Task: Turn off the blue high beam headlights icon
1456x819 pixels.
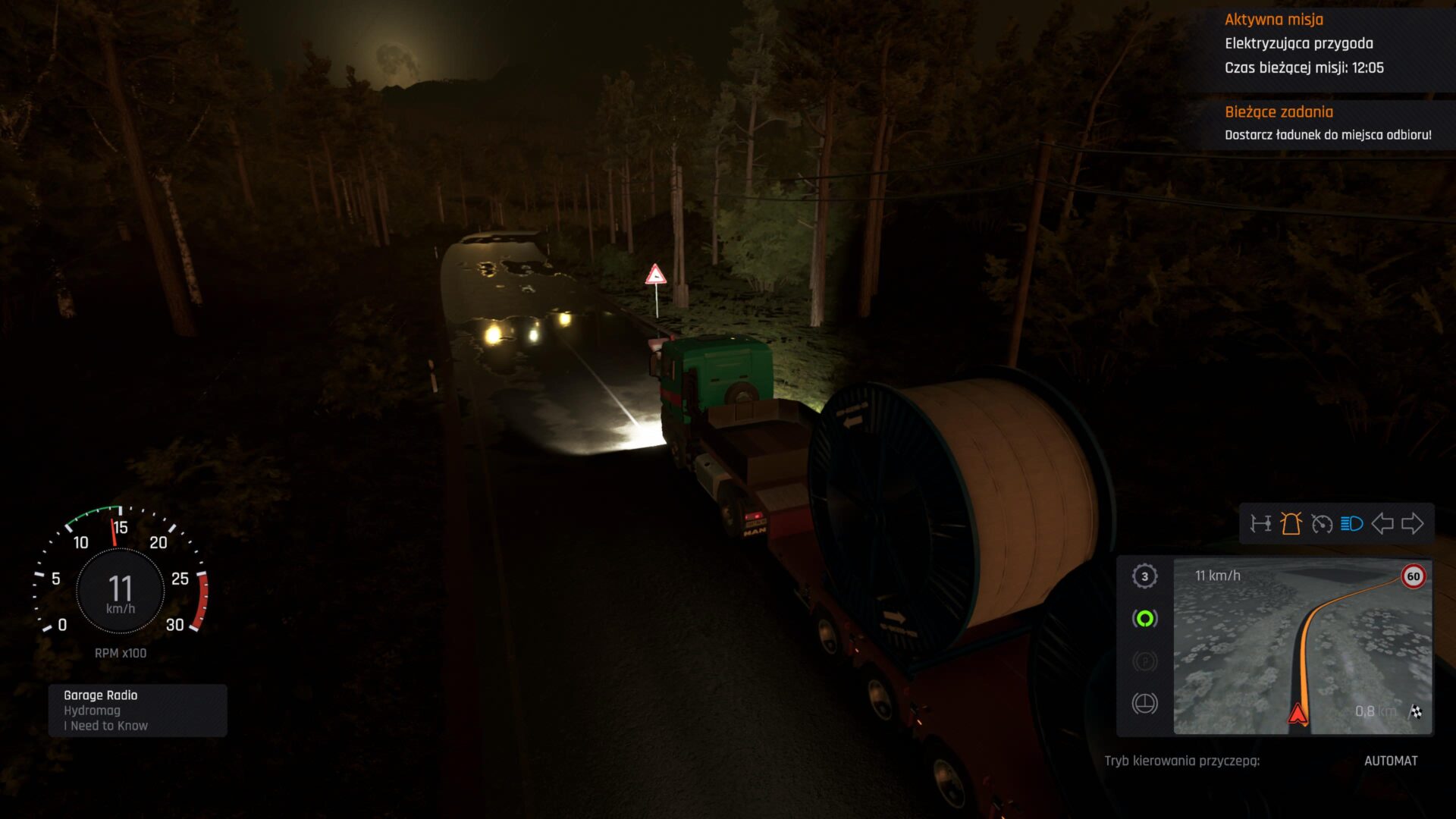Action: pyautogui.click(x=1351, y=523)
